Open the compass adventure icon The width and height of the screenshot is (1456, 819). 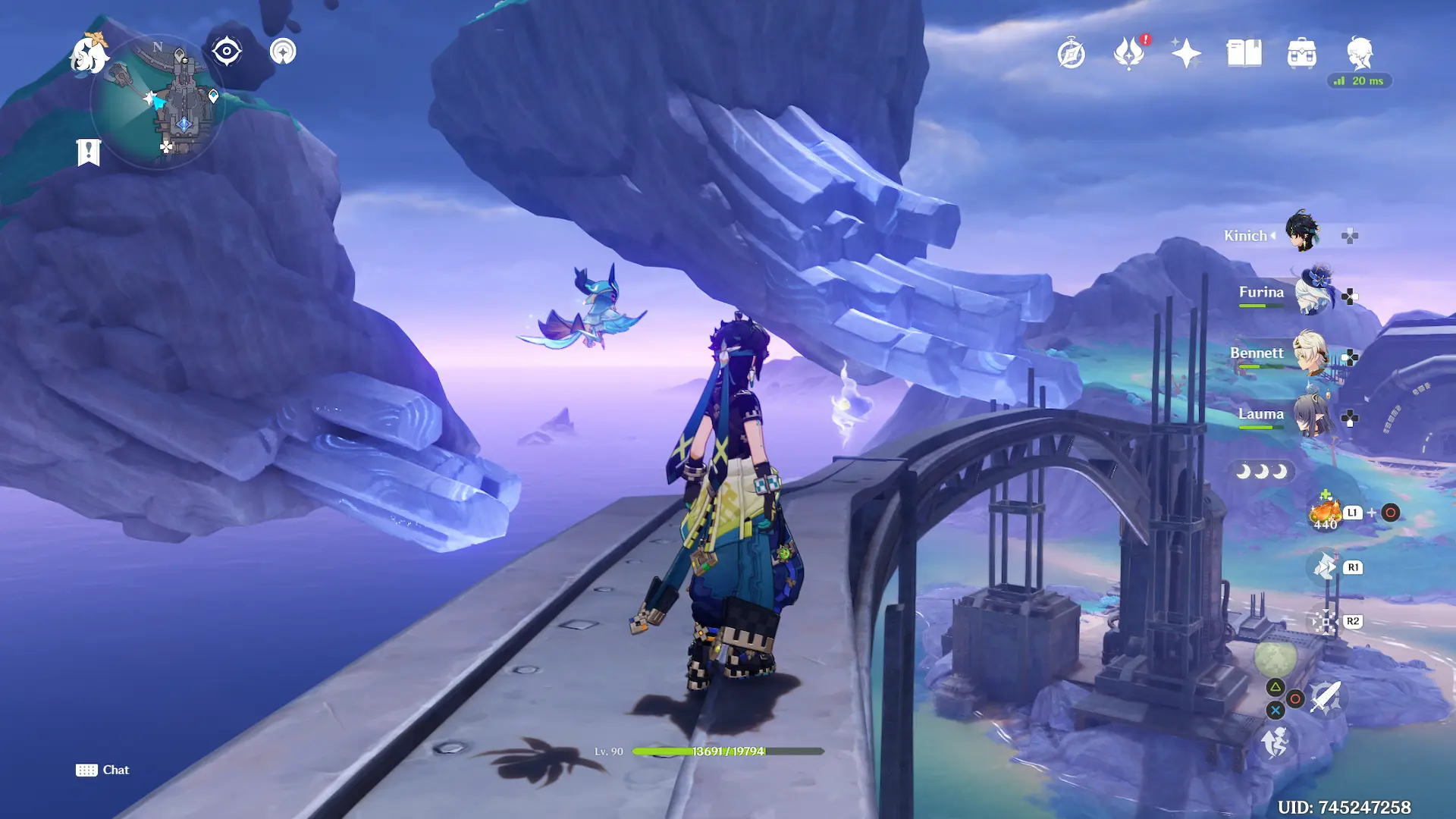tap(1071, 54)
